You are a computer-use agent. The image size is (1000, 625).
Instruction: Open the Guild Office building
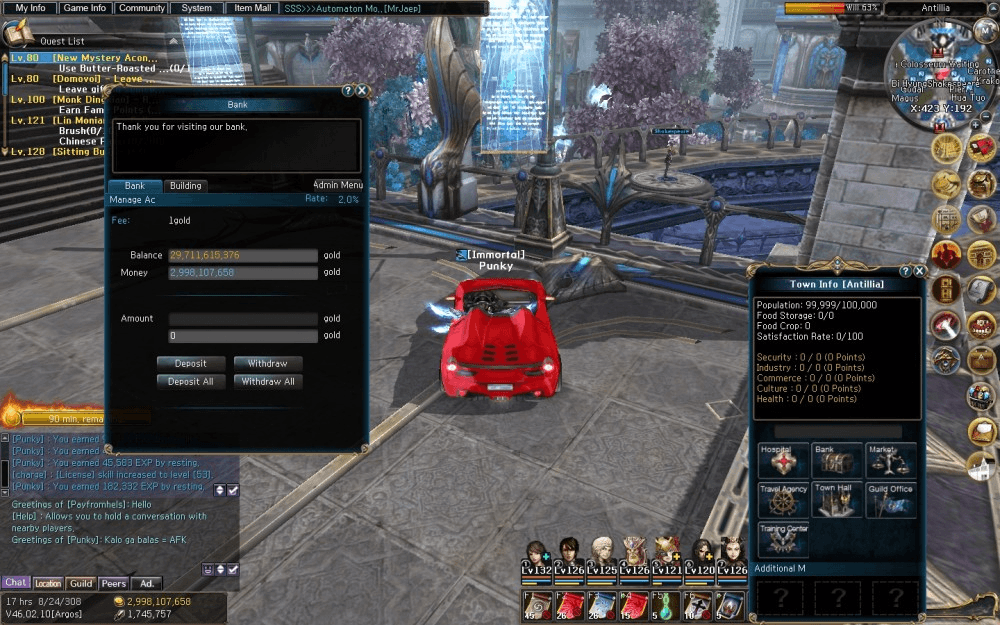click(890, 499)
